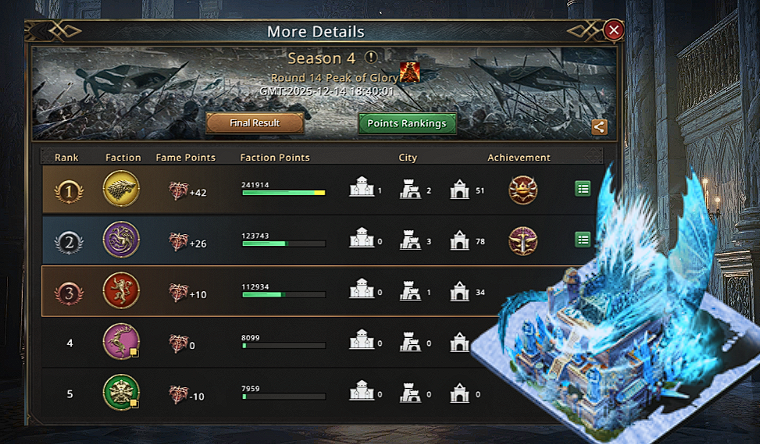This screenshot has height=444, width=760.
Task: Tap the Season 4 info exclamation icon
Action: (x=371, y=57)
